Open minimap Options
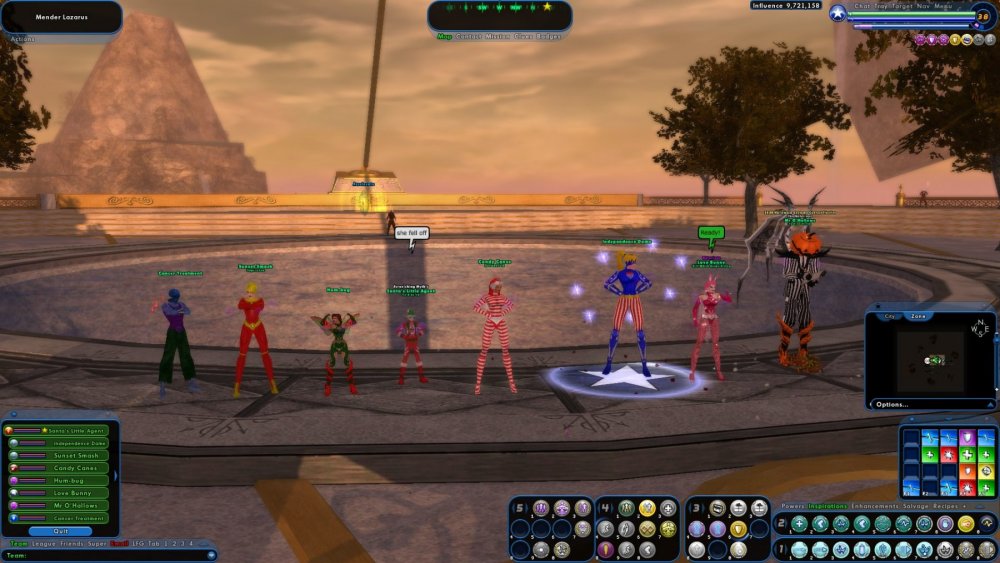 tap(891, 404)
